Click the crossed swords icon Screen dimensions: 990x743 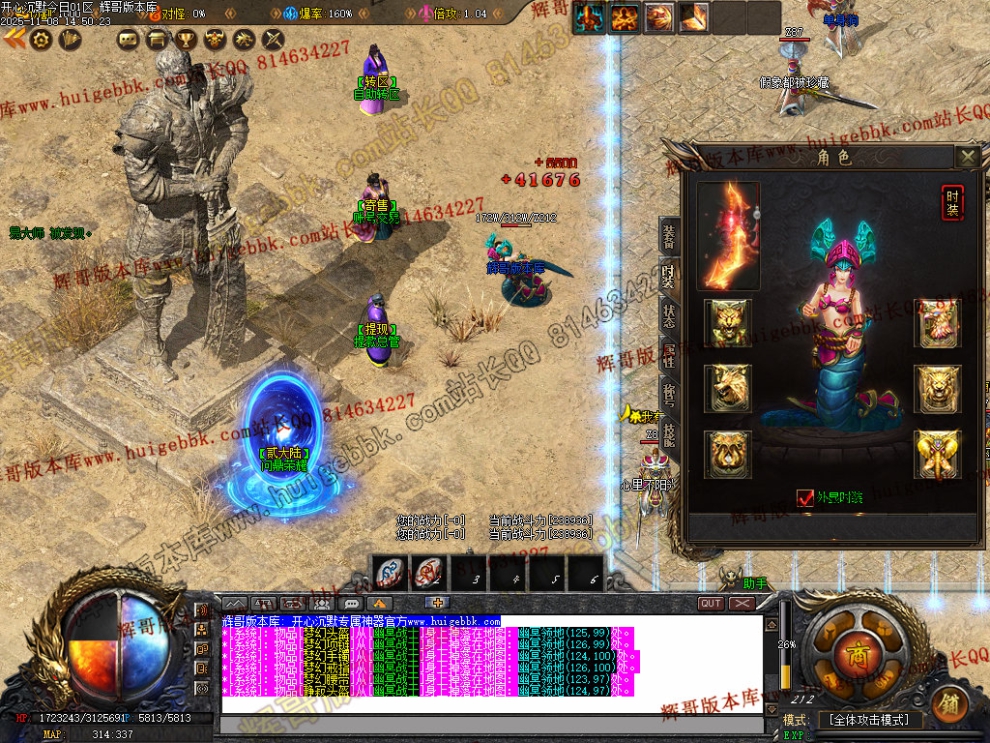coord(273,39)
